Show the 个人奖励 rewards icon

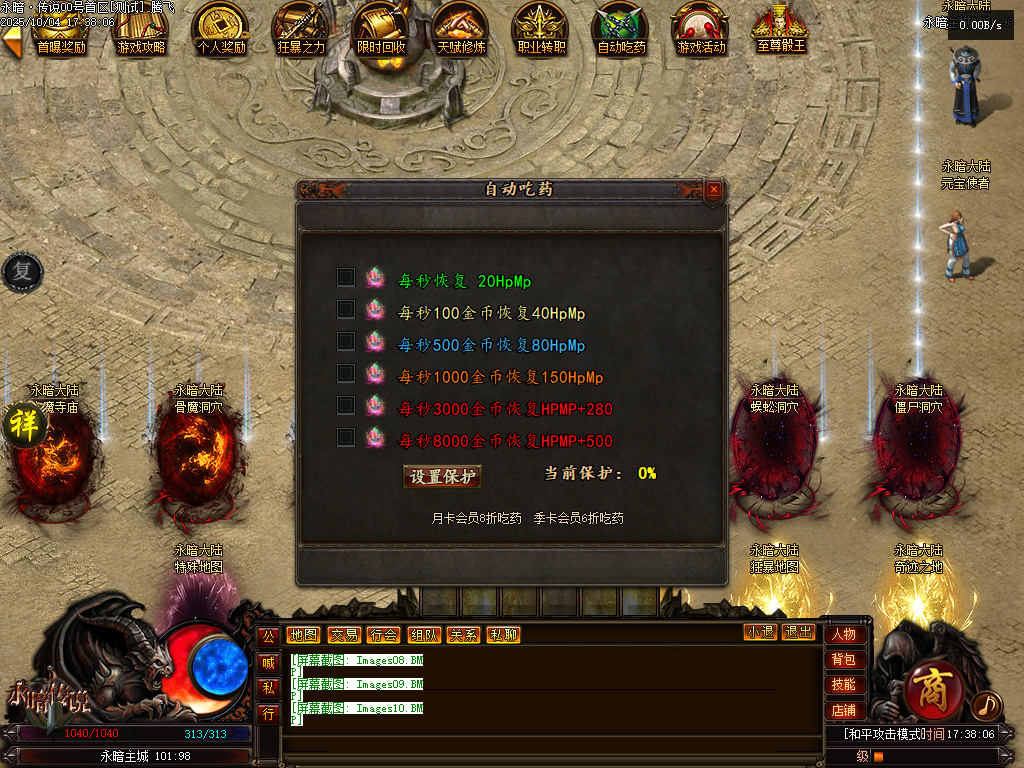click(221, 29)
